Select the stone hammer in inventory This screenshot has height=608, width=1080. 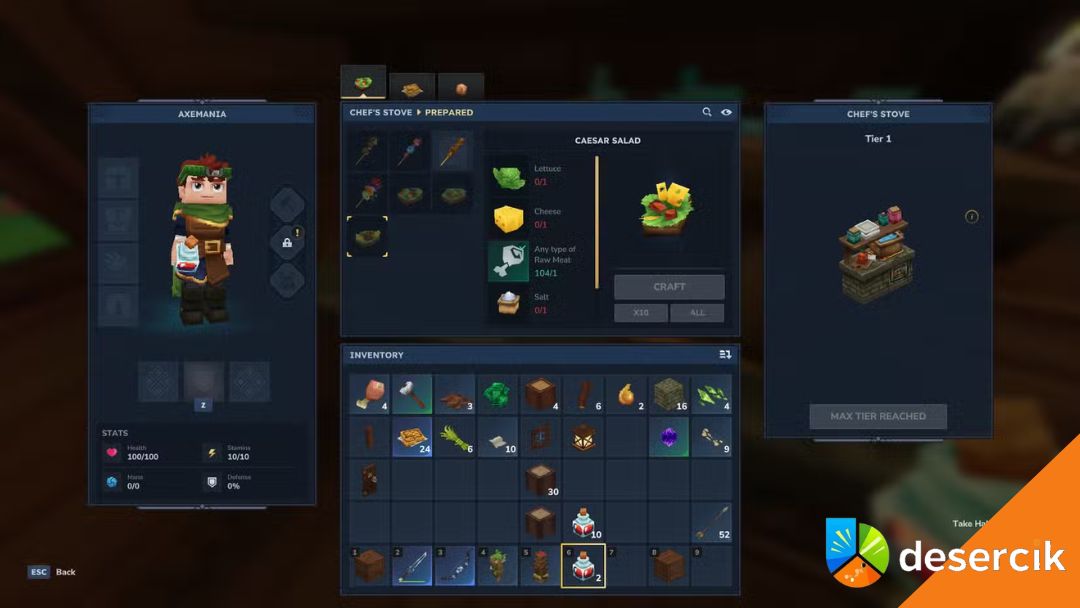(411, 393)
